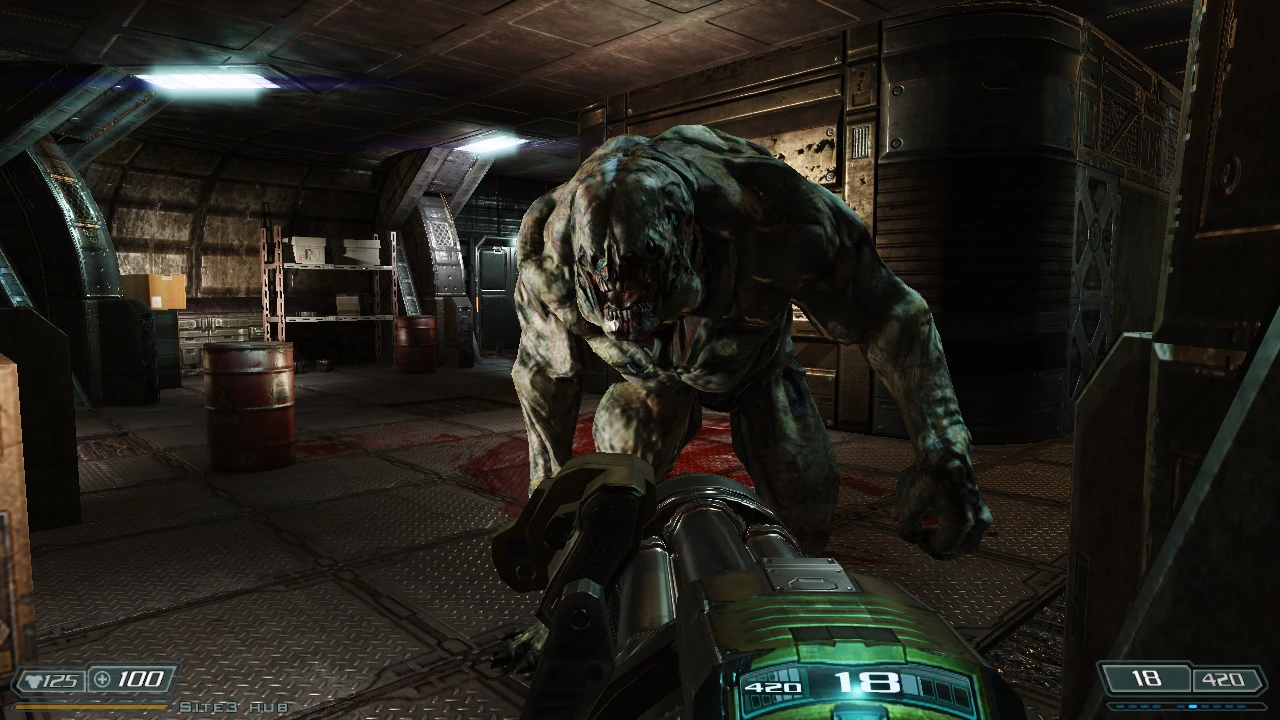Click the leftmost teal weapon slot dot

[1119, 706]
